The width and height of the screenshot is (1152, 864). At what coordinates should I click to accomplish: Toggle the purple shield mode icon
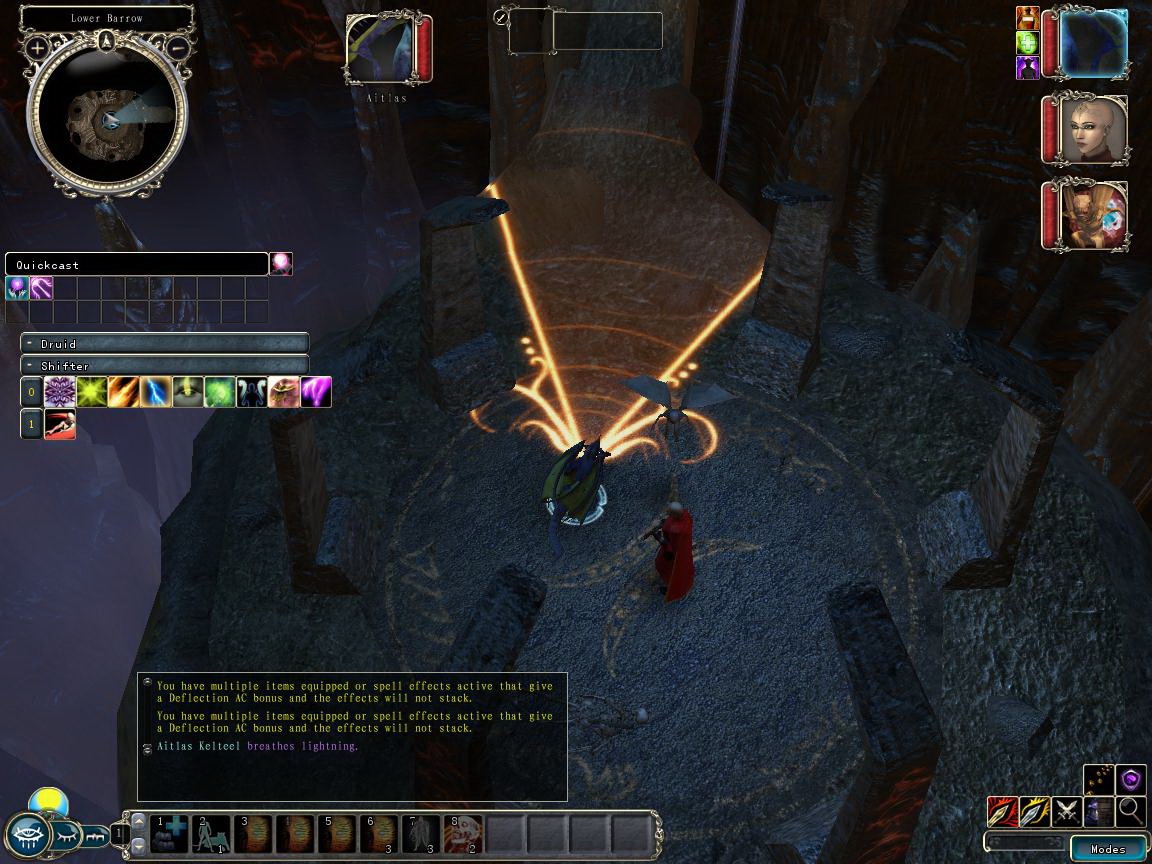[x=1131, y=779]
